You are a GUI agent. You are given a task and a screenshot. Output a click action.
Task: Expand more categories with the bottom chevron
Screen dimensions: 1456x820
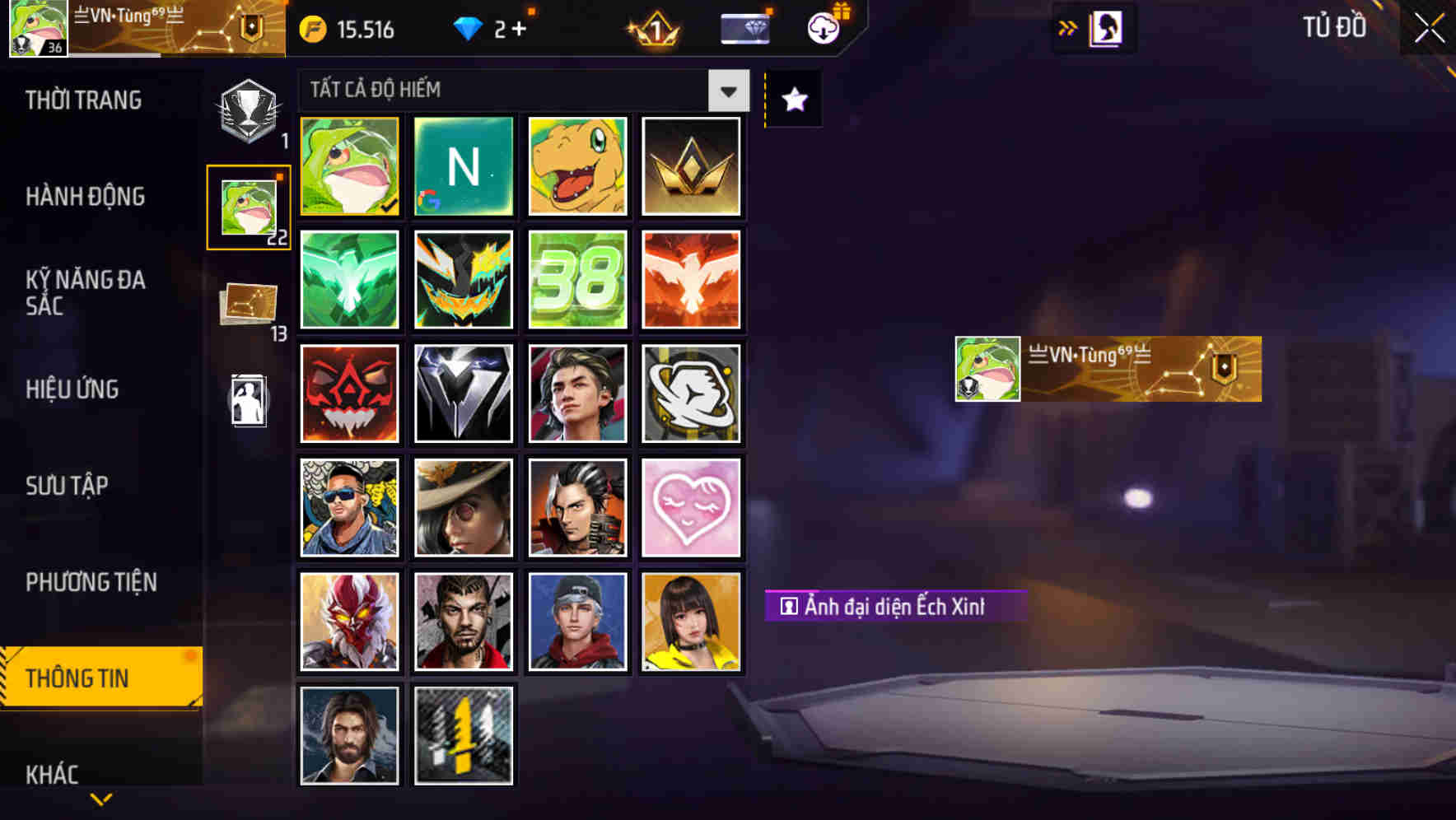(x=100, y=800)
